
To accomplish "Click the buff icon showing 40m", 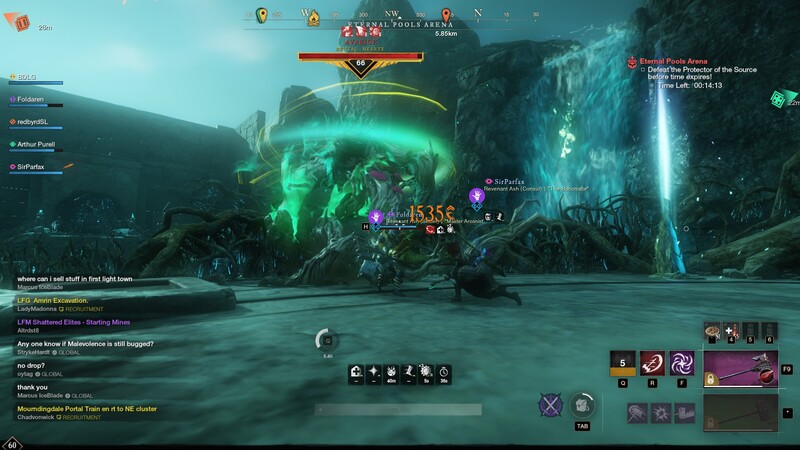I will coord(392,372).
